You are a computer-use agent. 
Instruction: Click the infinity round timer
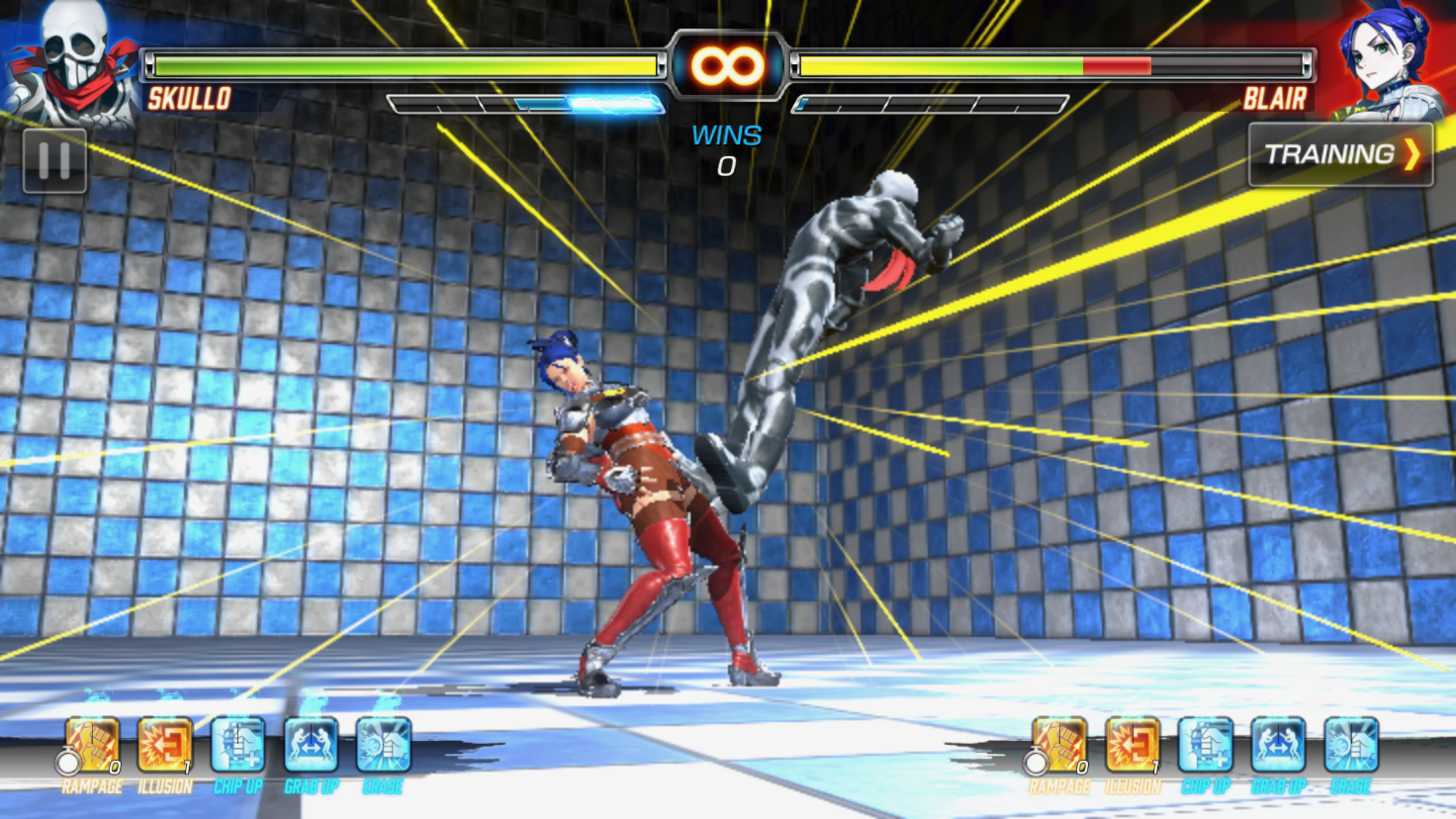click(x=728, y=66)
